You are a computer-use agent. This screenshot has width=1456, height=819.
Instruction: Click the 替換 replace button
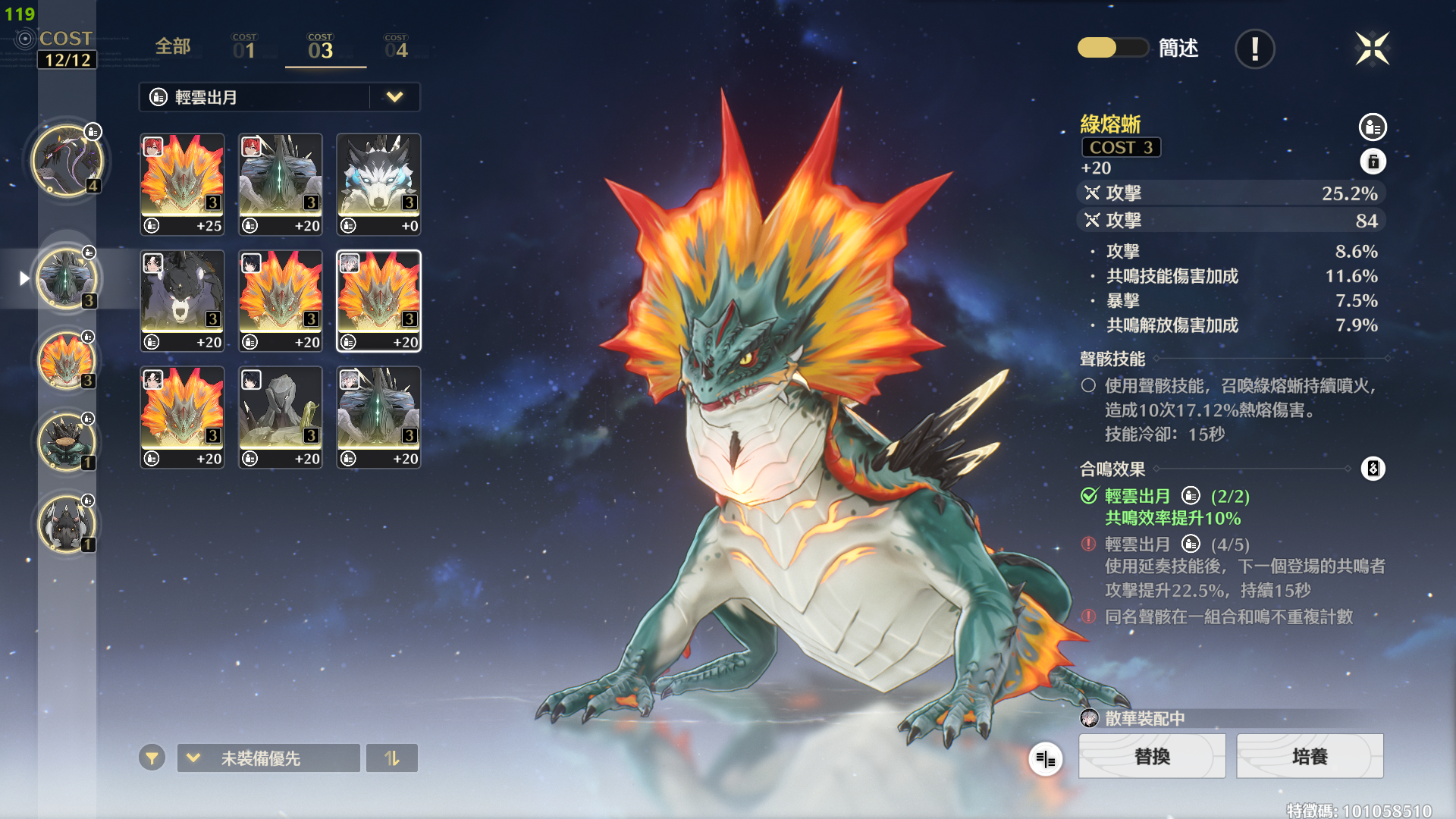(x=1152, y=756)
